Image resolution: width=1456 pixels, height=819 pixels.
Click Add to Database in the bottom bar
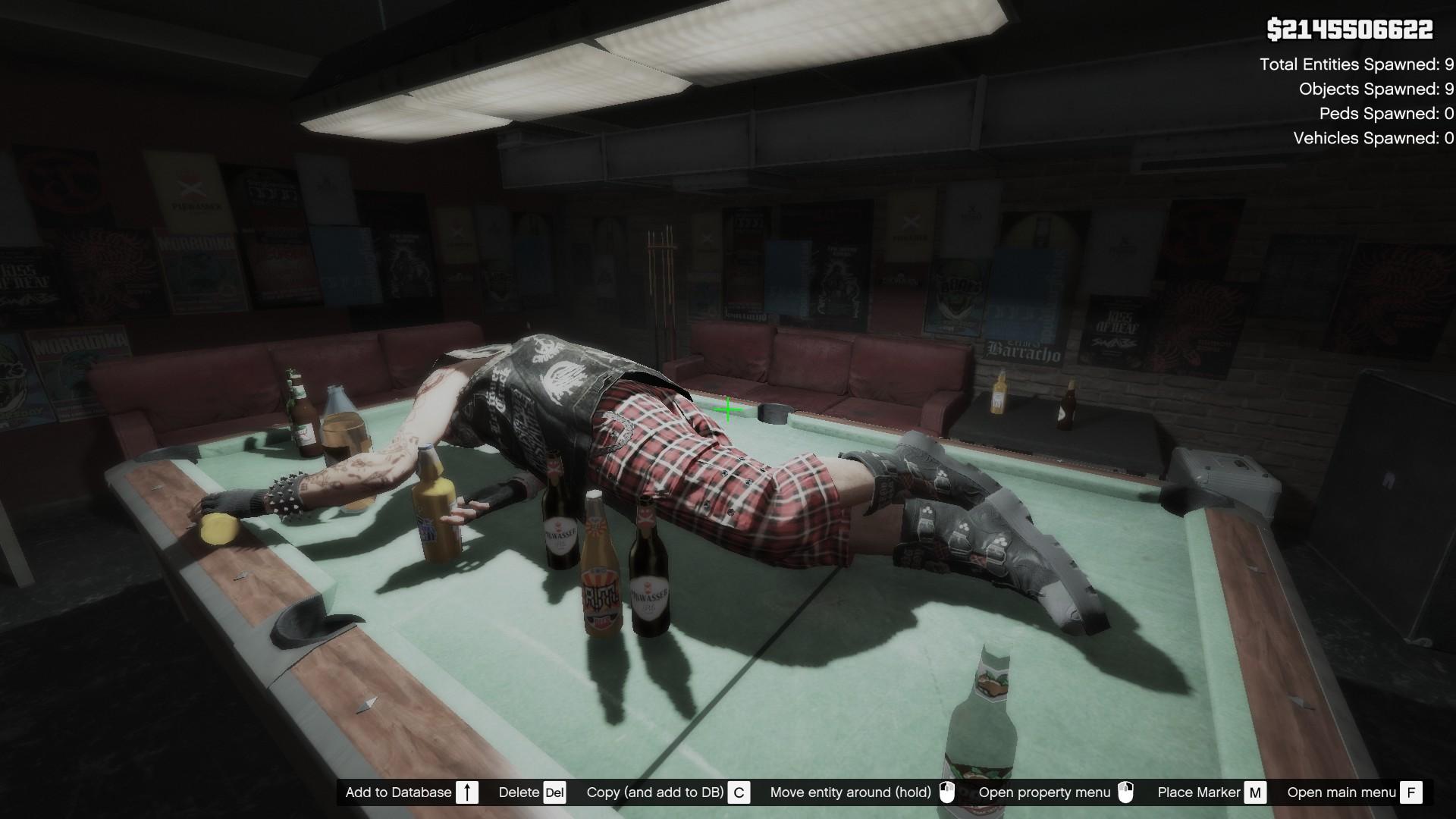[397, 792]
